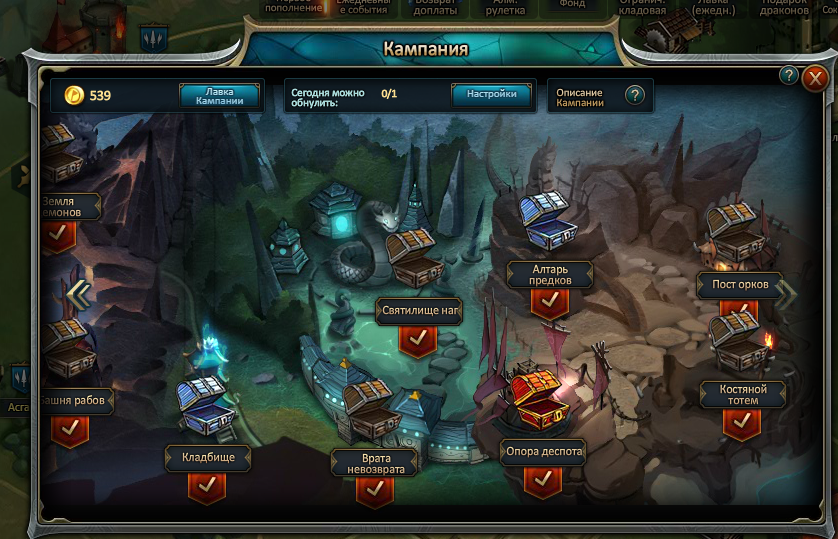The width and height of the screenshot is (838, 539).
Task: Show the Описание Кампании help
Action: click(x=634, y=95)
